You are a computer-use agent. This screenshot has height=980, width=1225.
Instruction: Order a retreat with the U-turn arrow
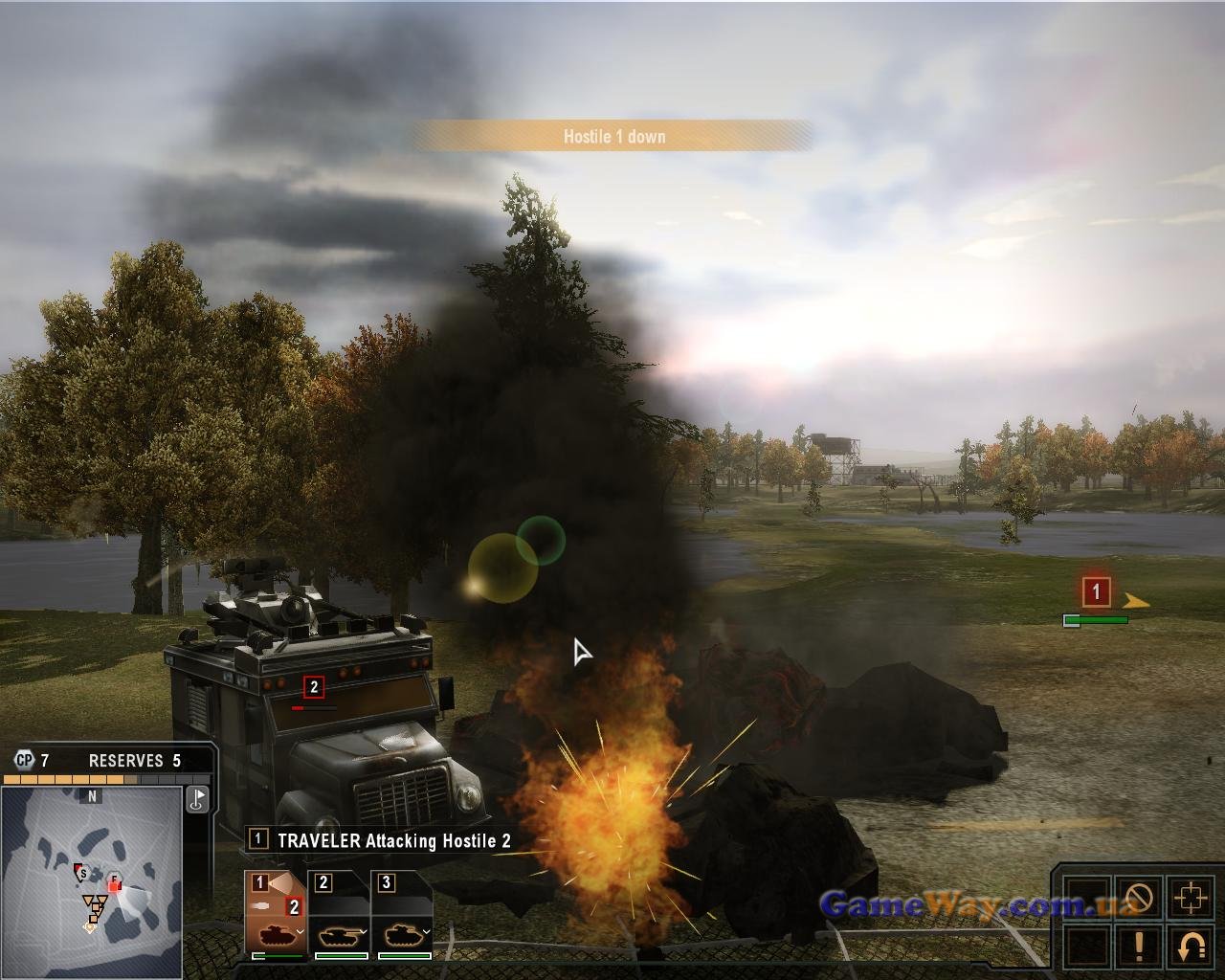(x=1191, y=946)
